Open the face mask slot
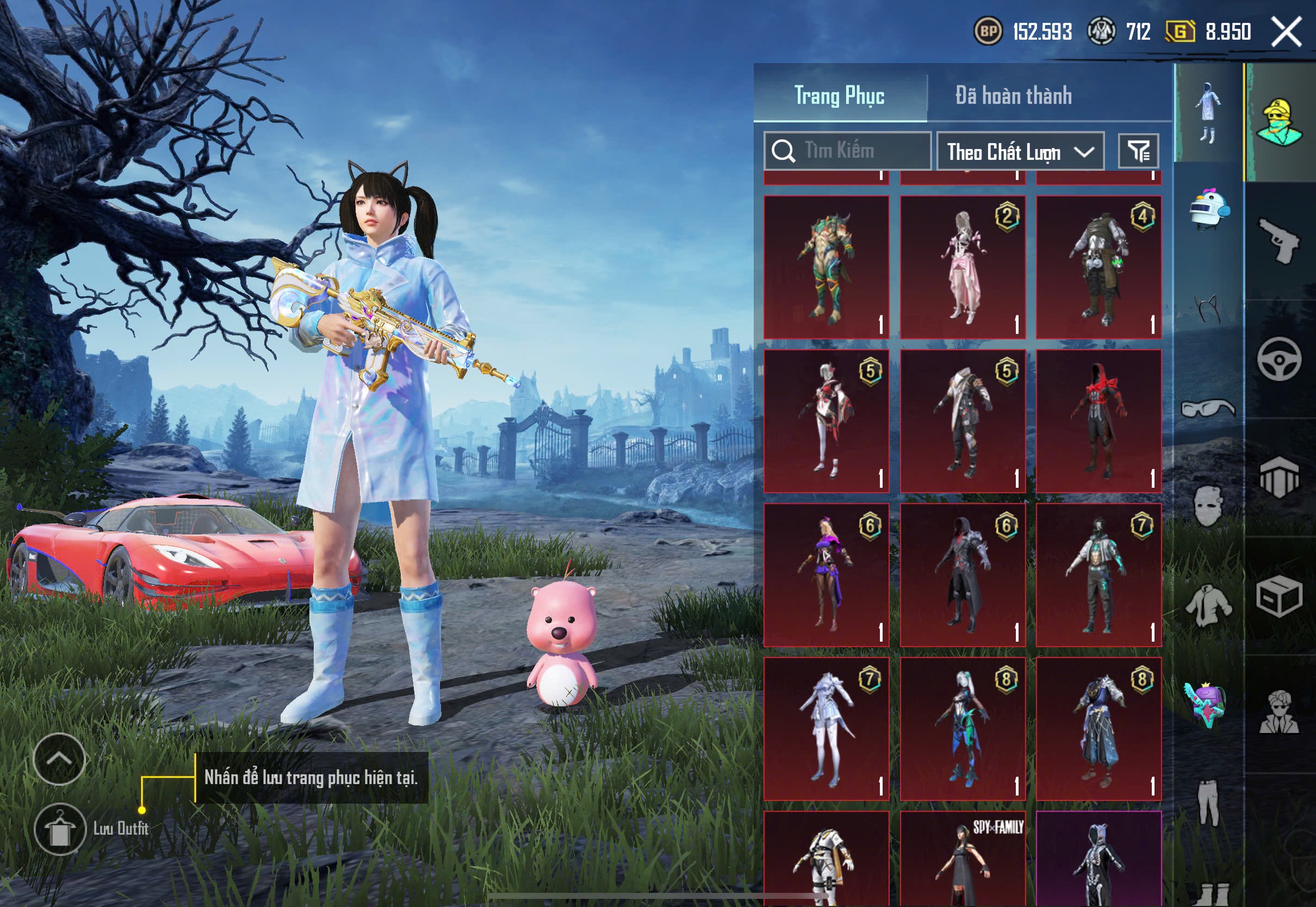 point(1207,506)
